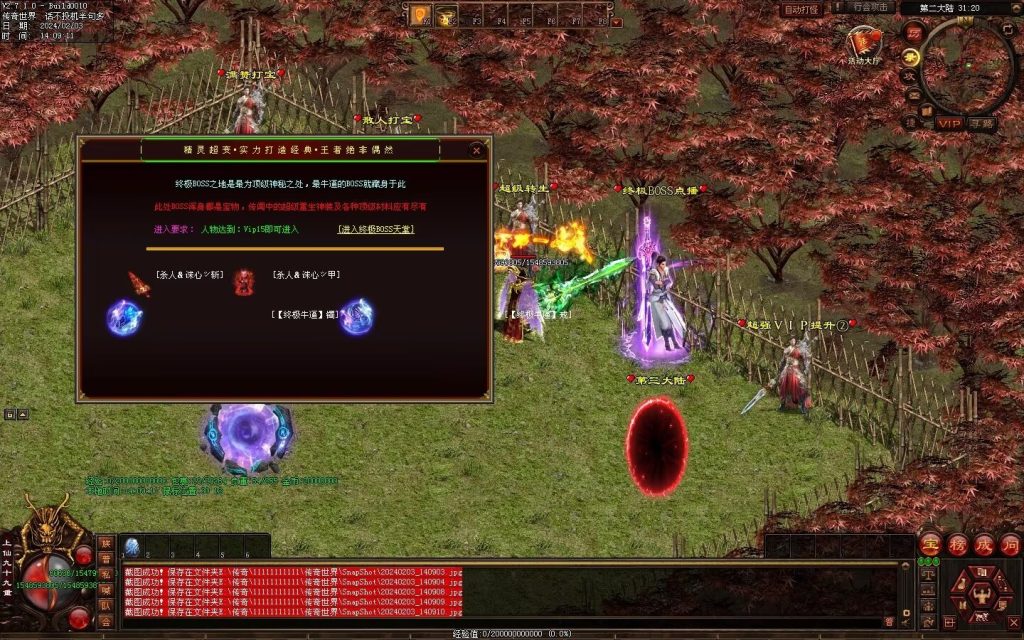Screen dimensions: 1024x640
Task: Use the blue skill in hotbar slot 1
Action: point(131,546)
